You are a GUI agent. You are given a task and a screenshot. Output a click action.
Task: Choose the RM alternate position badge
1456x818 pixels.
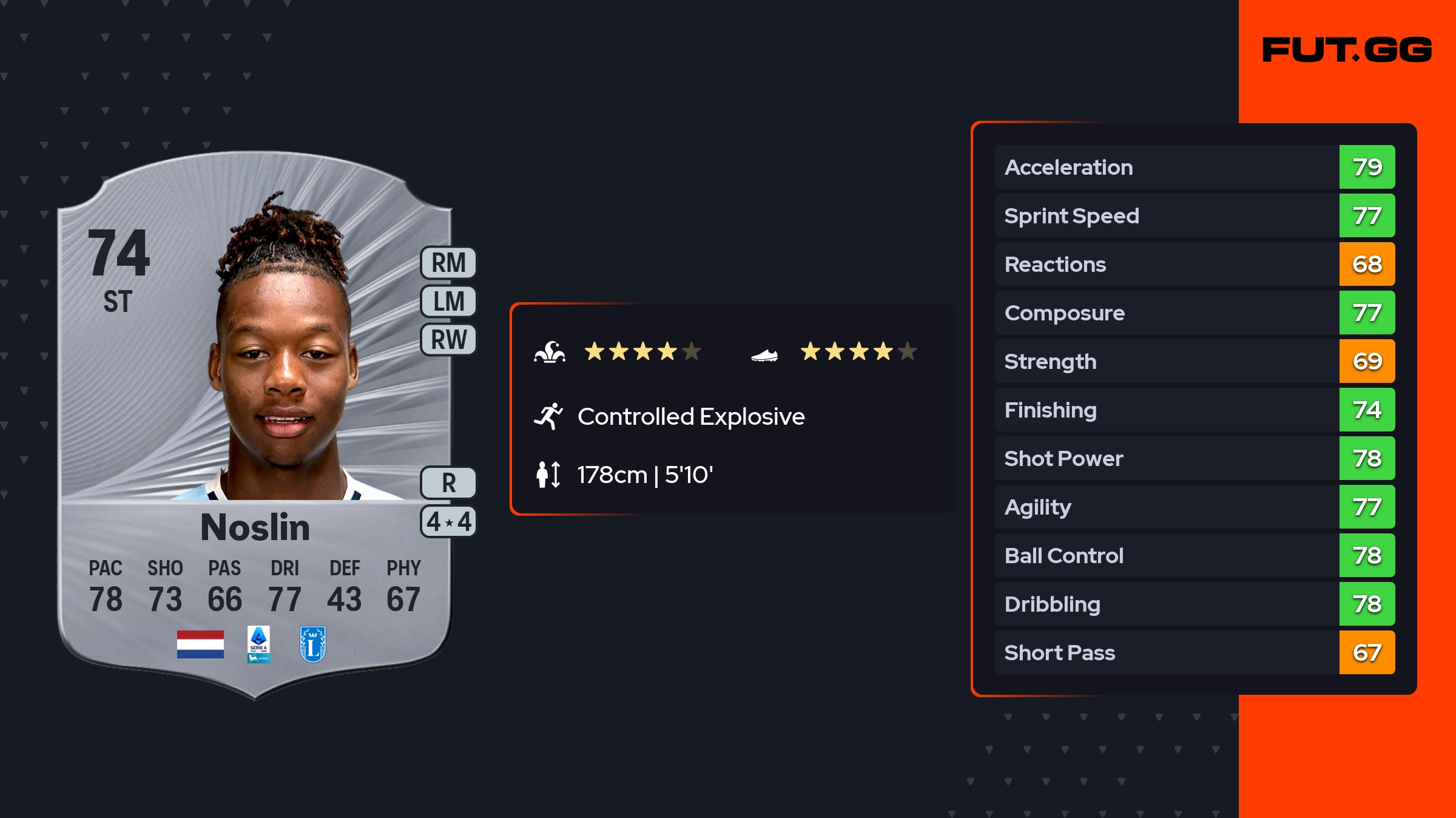point(448,263)
